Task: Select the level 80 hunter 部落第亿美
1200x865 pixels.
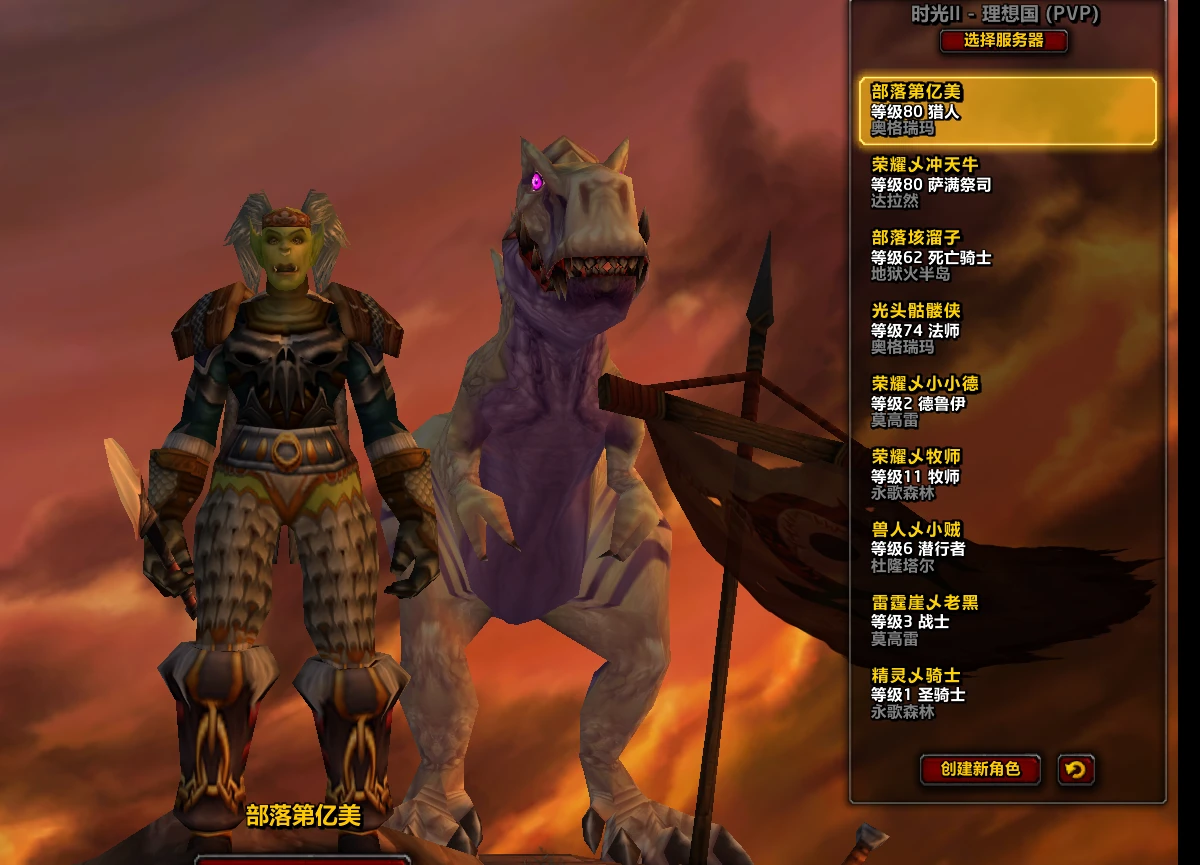Action: click(1007, 110)
